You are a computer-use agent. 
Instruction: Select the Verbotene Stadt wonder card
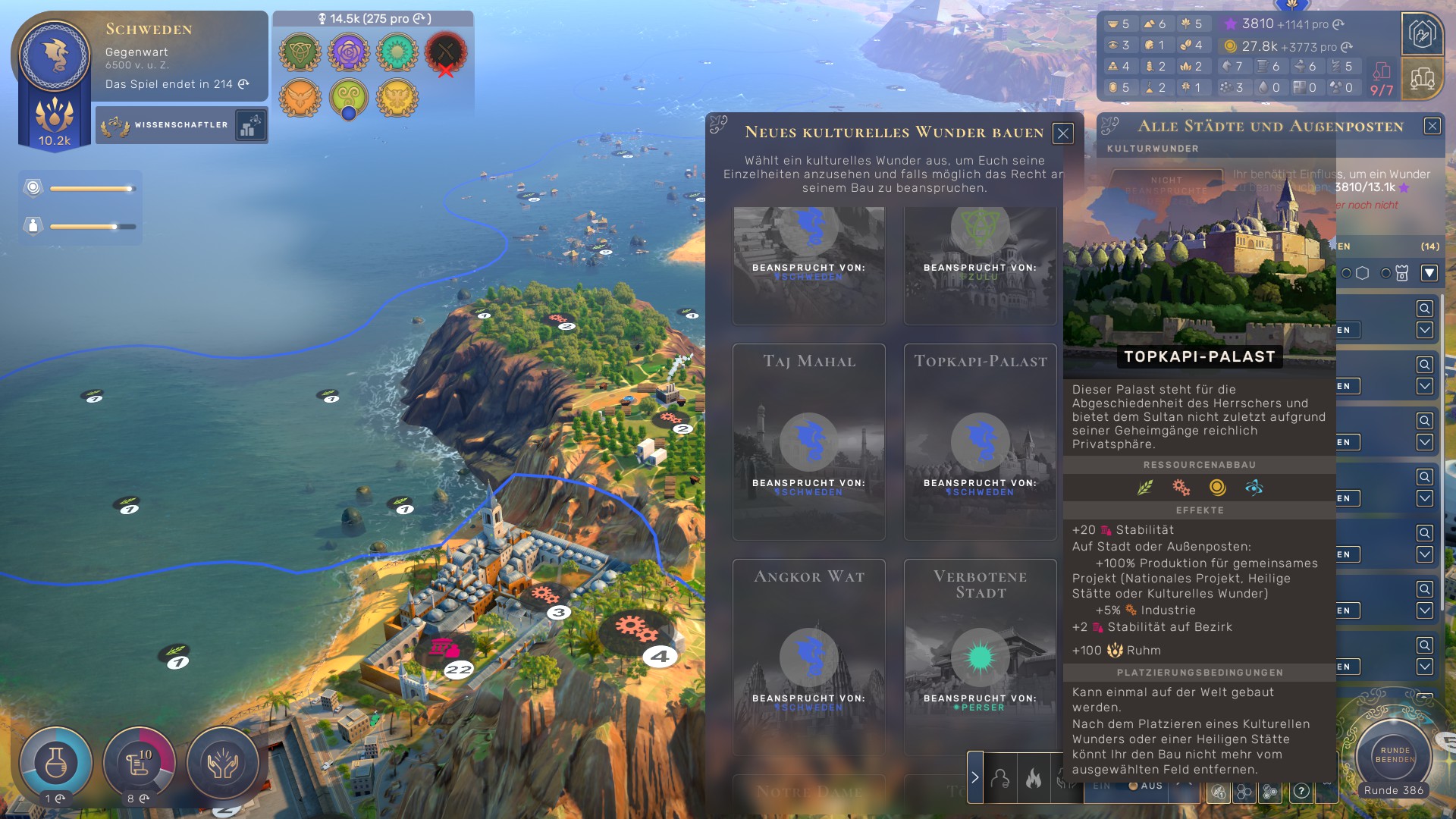pos(980,656)
